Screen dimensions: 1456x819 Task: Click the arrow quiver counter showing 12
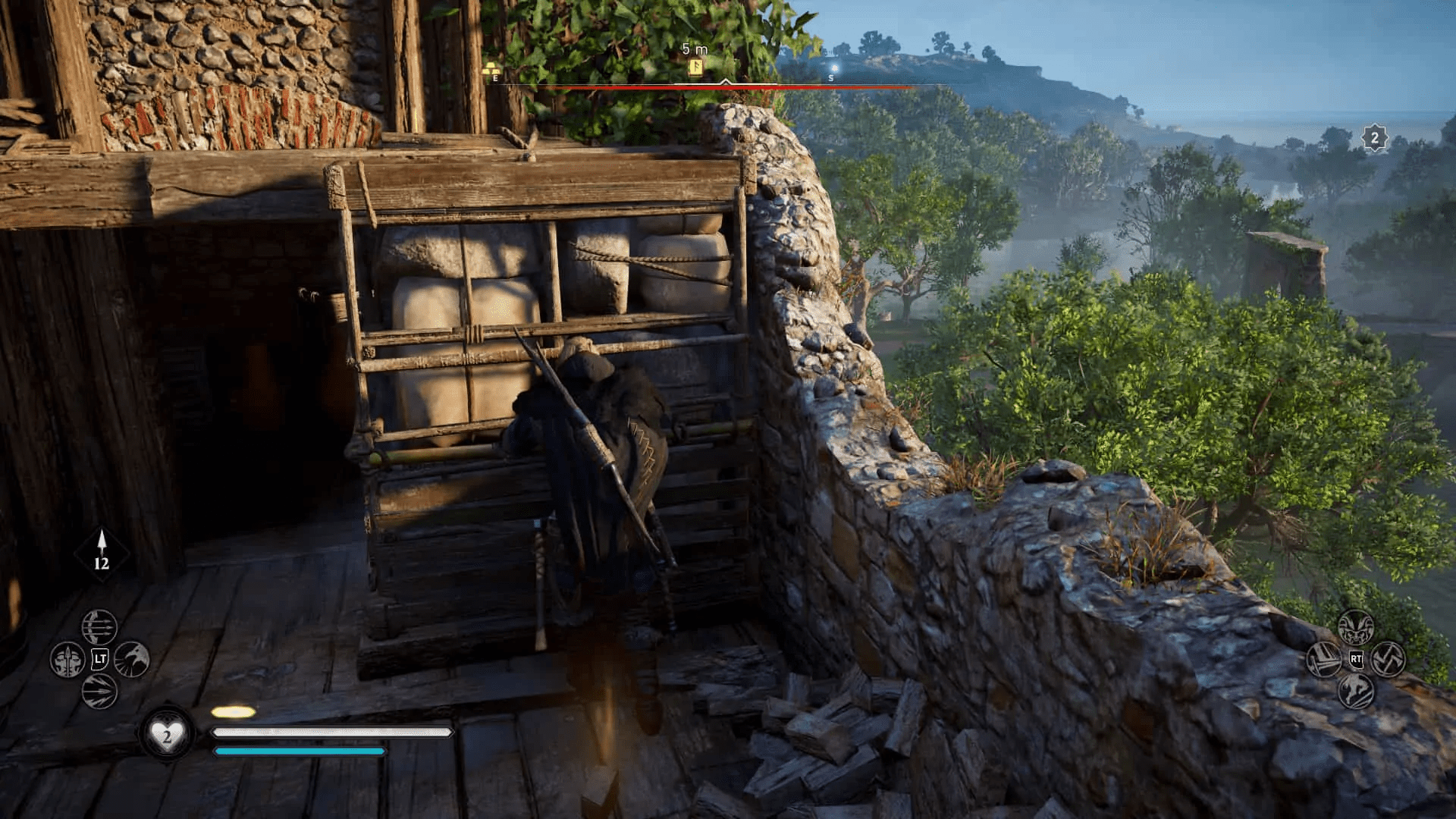click(101, 554)
